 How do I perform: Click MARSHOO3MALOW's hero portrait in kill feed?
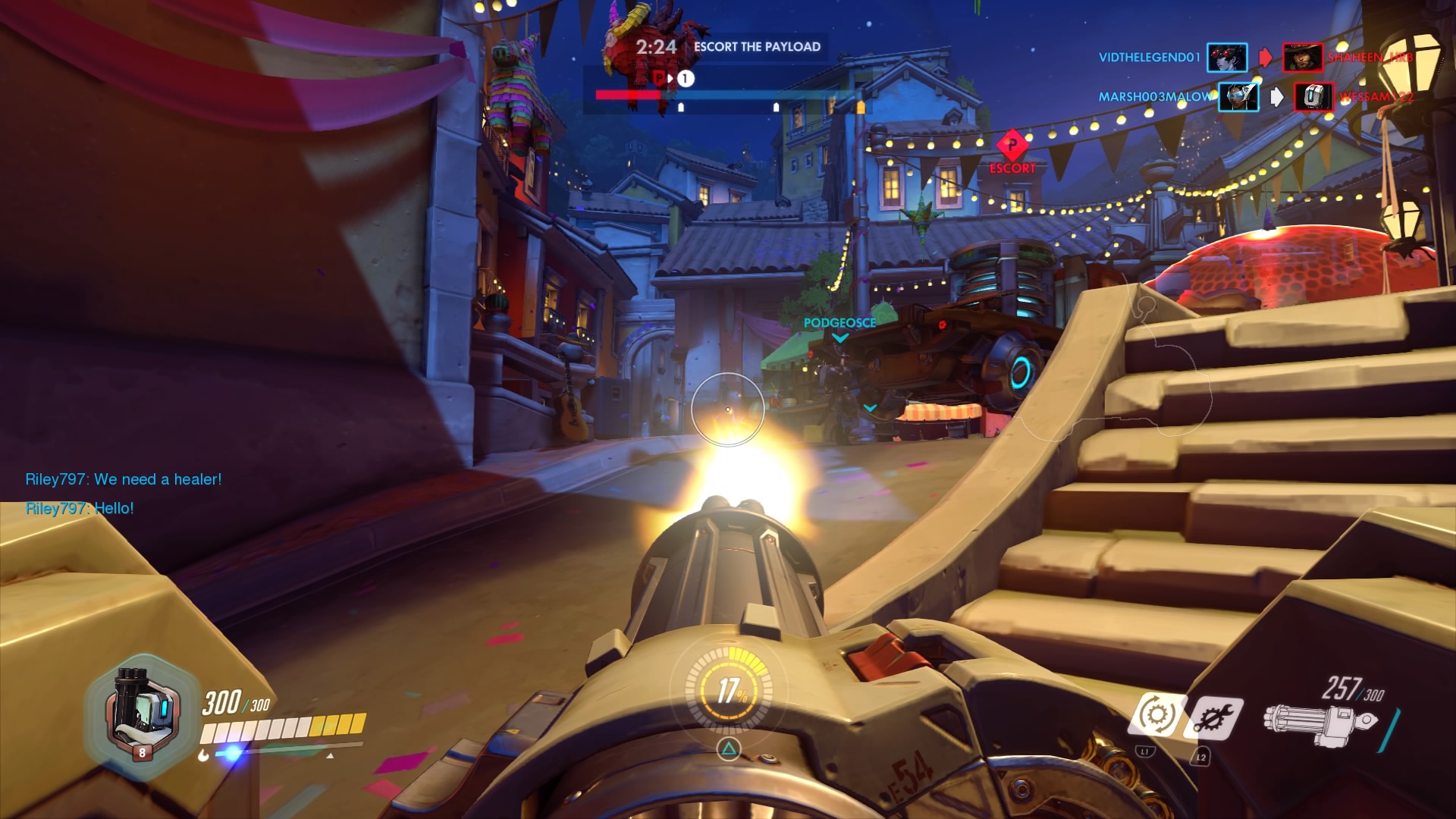1238,97
